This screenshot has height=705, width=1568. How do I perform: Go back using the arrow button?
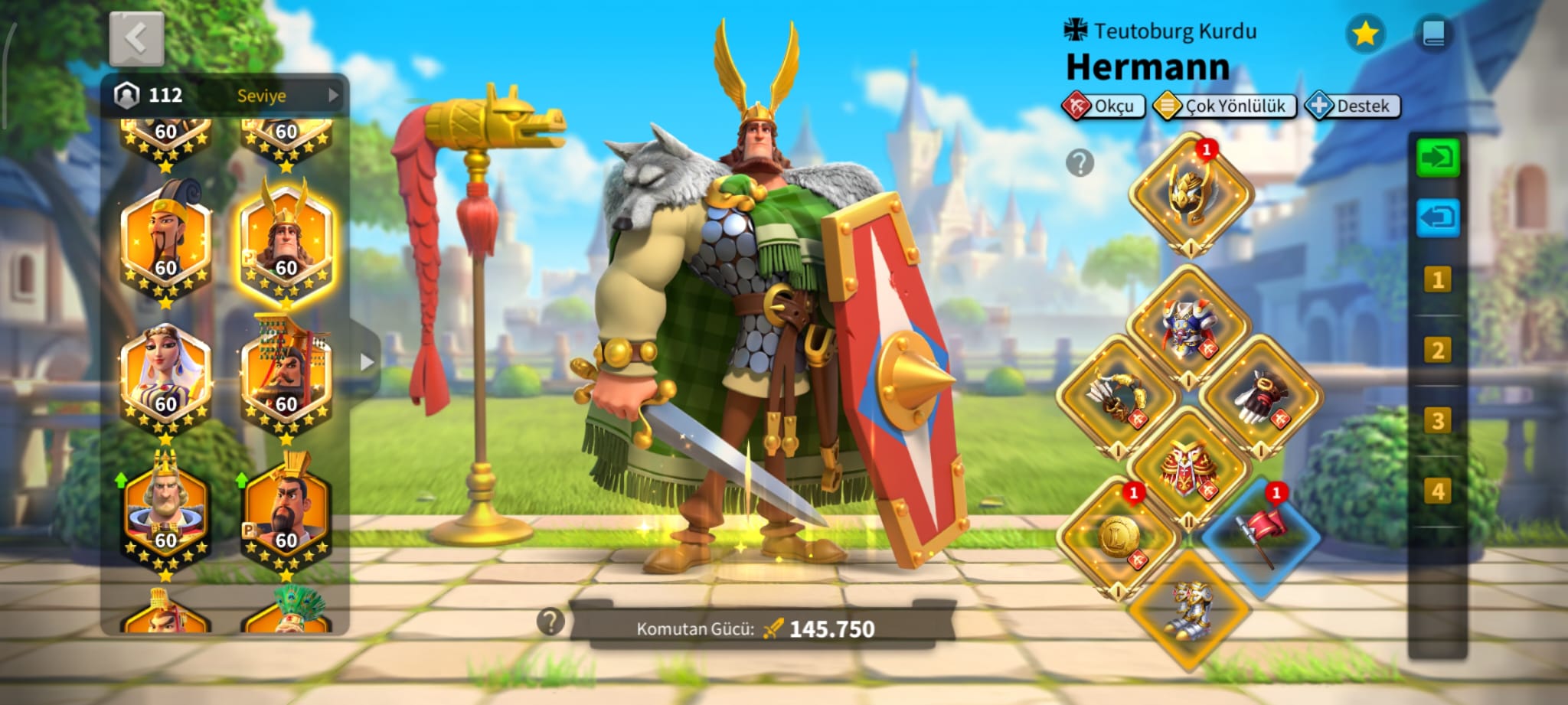point(136,38)
